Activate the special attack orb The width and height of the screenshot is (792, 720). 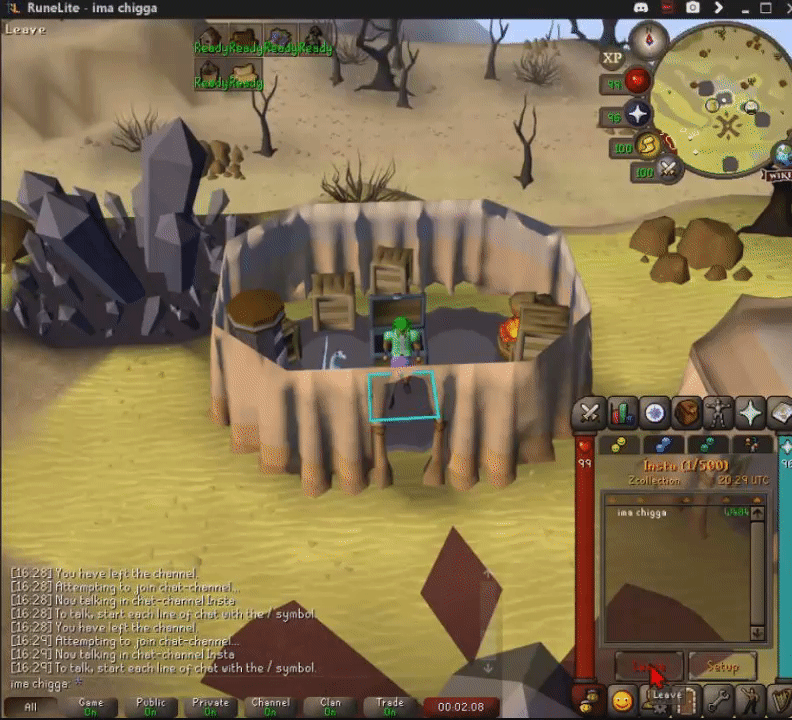(x=669, y=170)
